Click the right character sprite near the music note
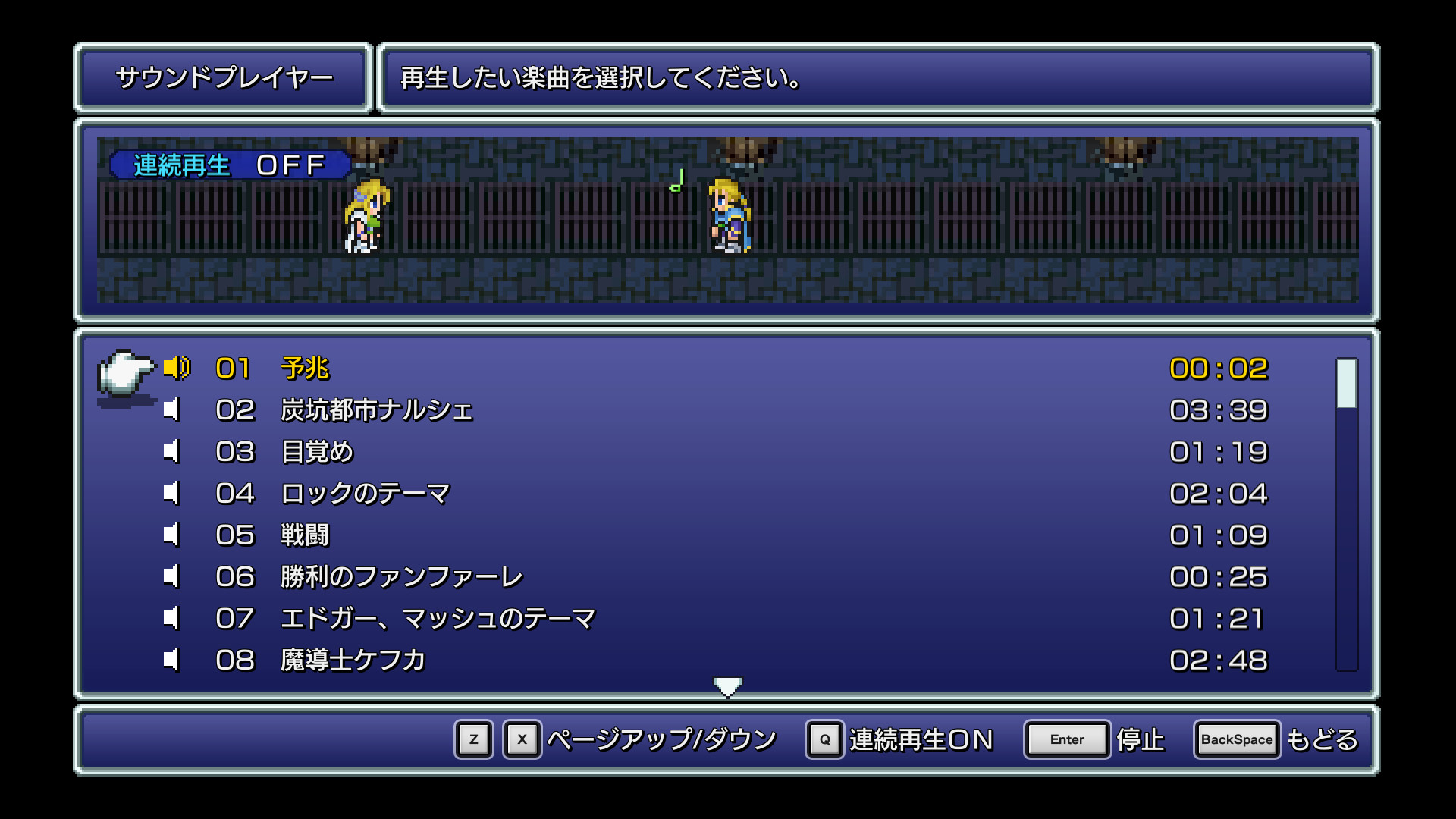 tap(728, 216)
